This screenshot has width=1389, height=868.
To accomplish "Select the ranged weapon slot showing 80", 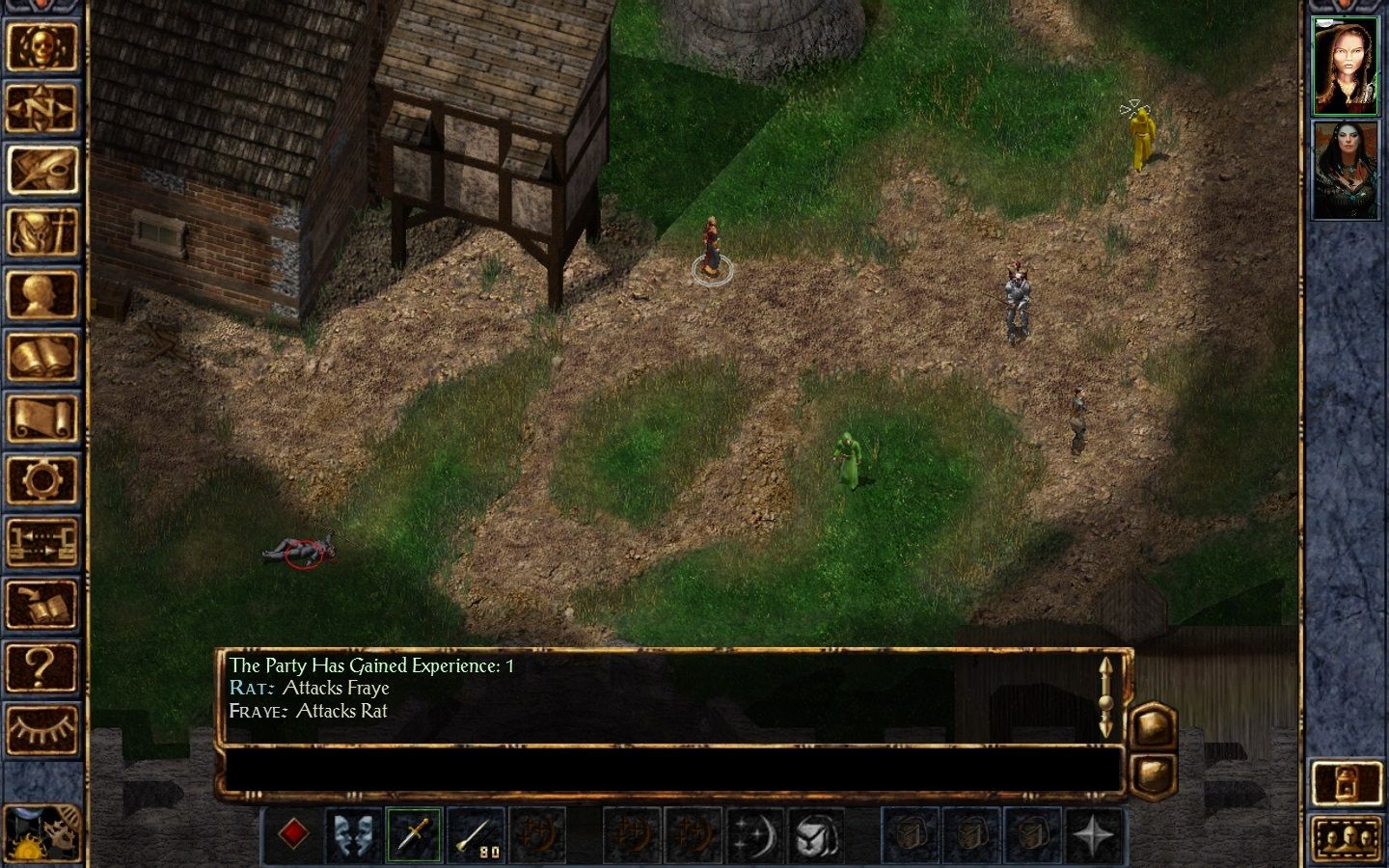I will (x=477, y=833).
